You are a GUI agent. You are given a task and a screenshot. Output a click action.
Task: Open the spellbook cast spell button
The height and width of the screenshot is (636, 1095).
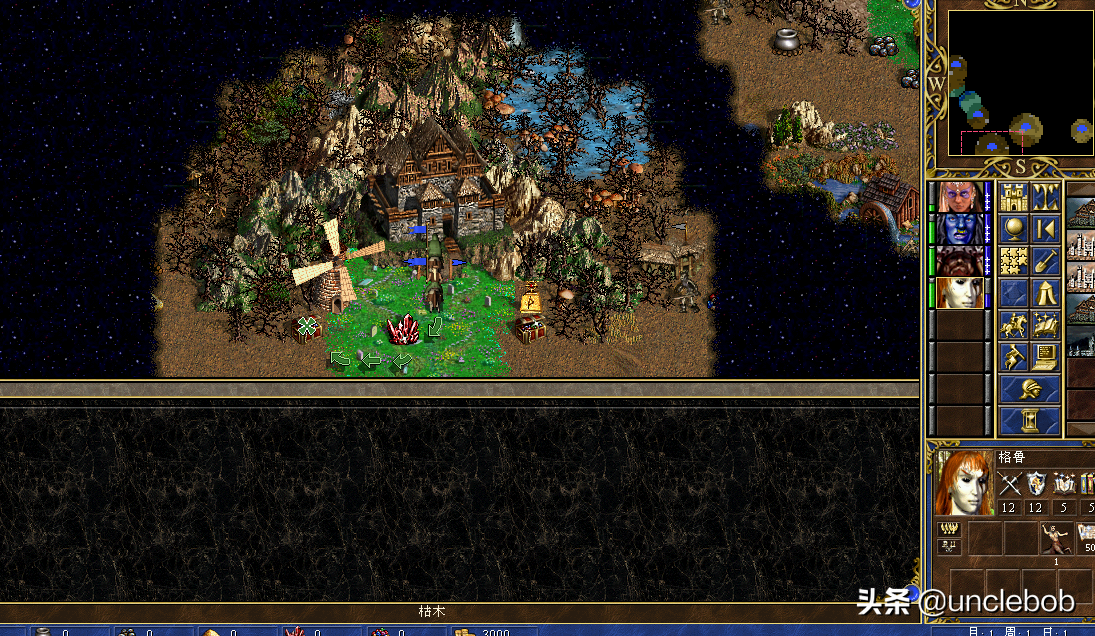click(x=1046, y=325)
